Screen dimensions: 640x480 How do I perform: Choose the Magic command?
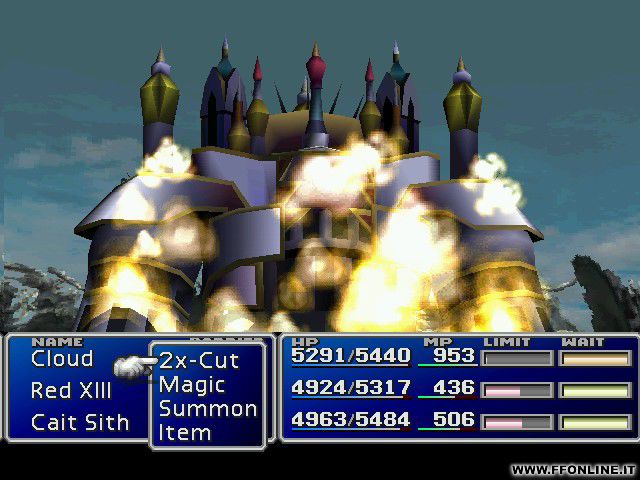[x=192, y=385]
